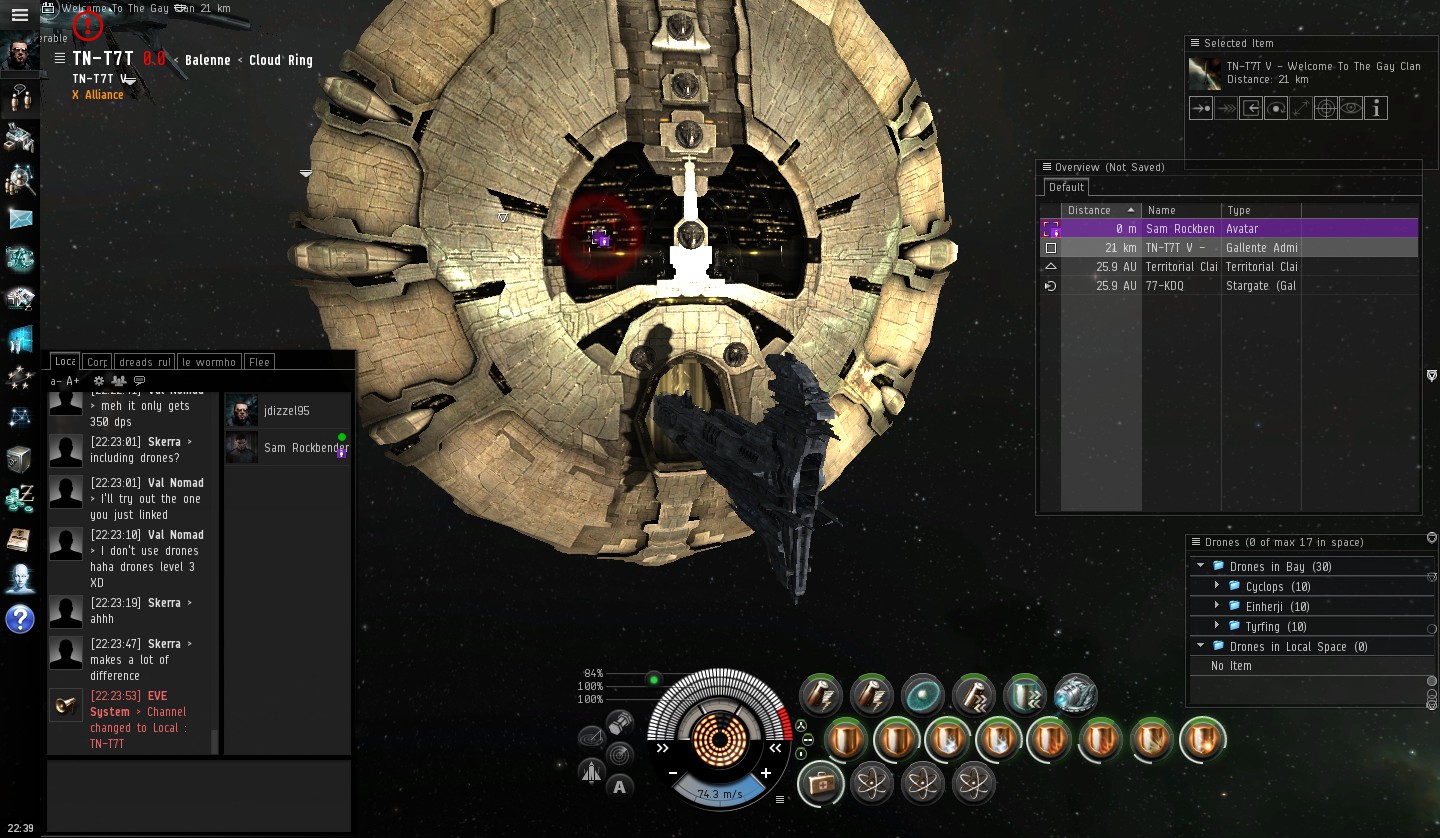Click the Dock button in Selected Item

click(x=1250, y=108)
